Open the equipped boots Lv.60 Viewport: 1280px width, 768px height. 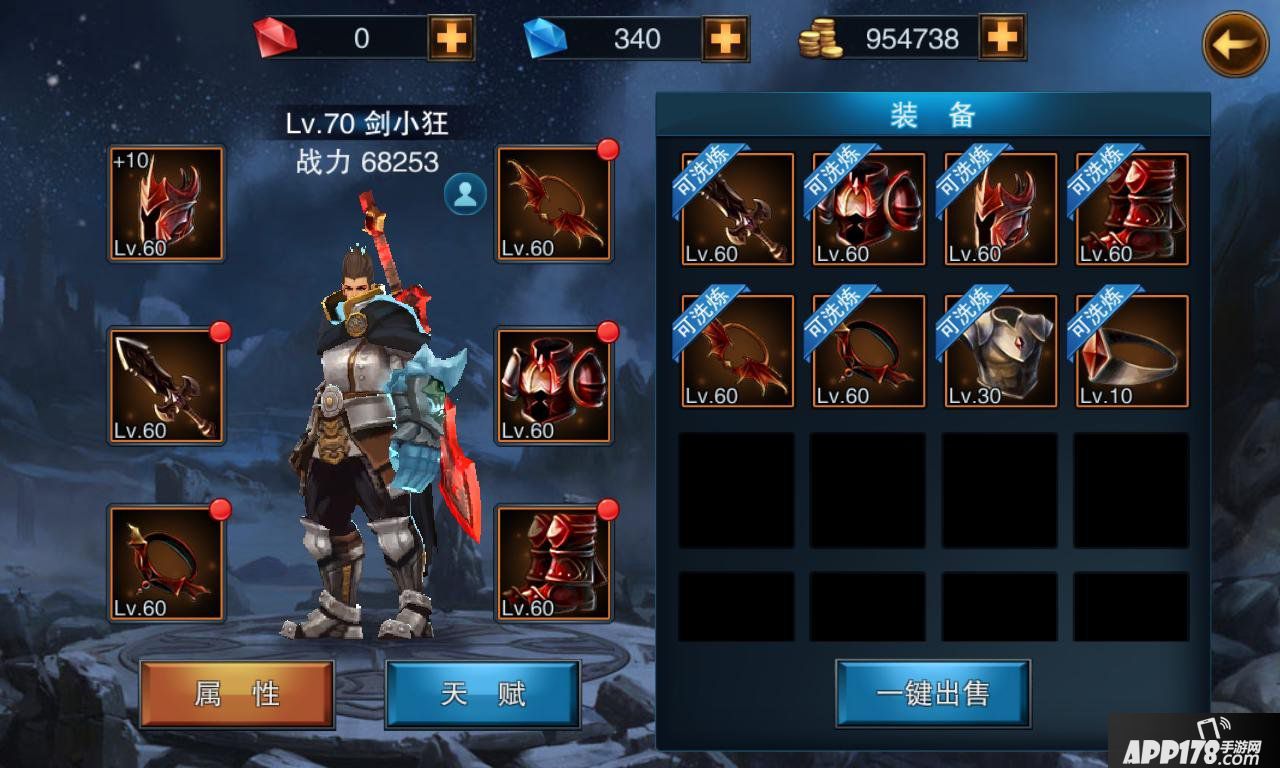pos(554,565)
